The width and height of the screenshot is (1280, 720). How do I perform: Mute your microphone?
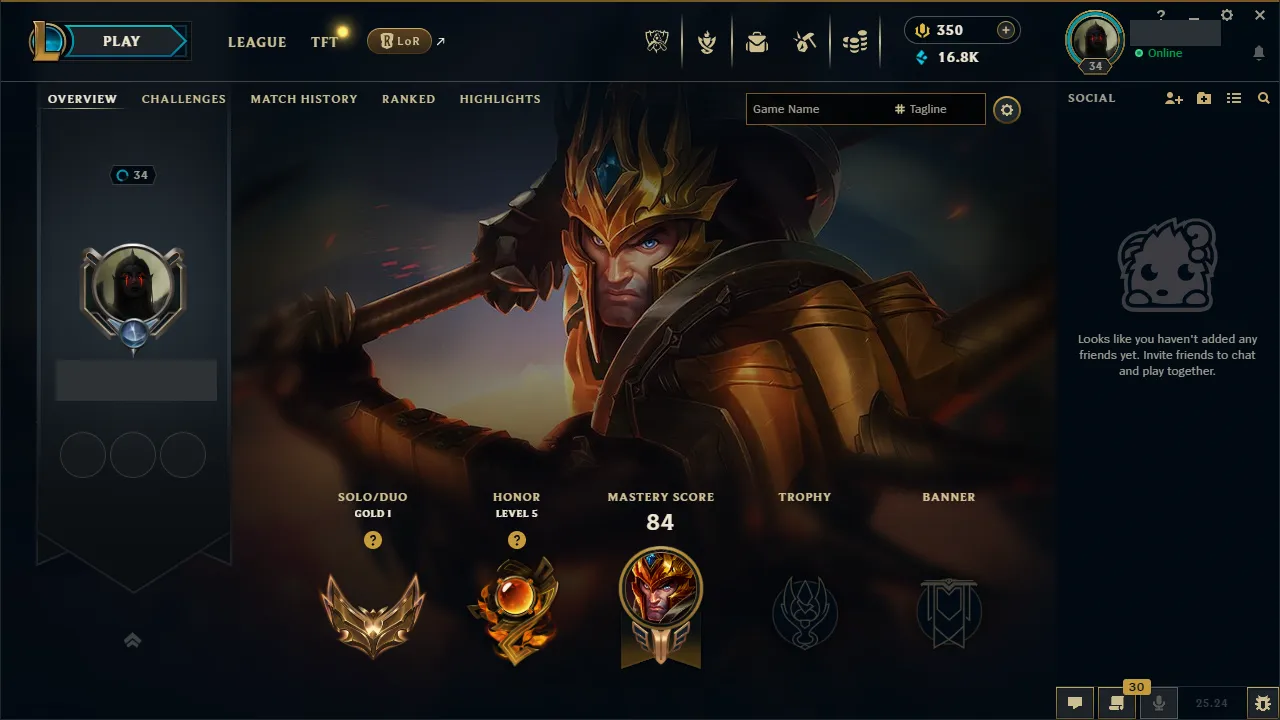point(1160,703)
